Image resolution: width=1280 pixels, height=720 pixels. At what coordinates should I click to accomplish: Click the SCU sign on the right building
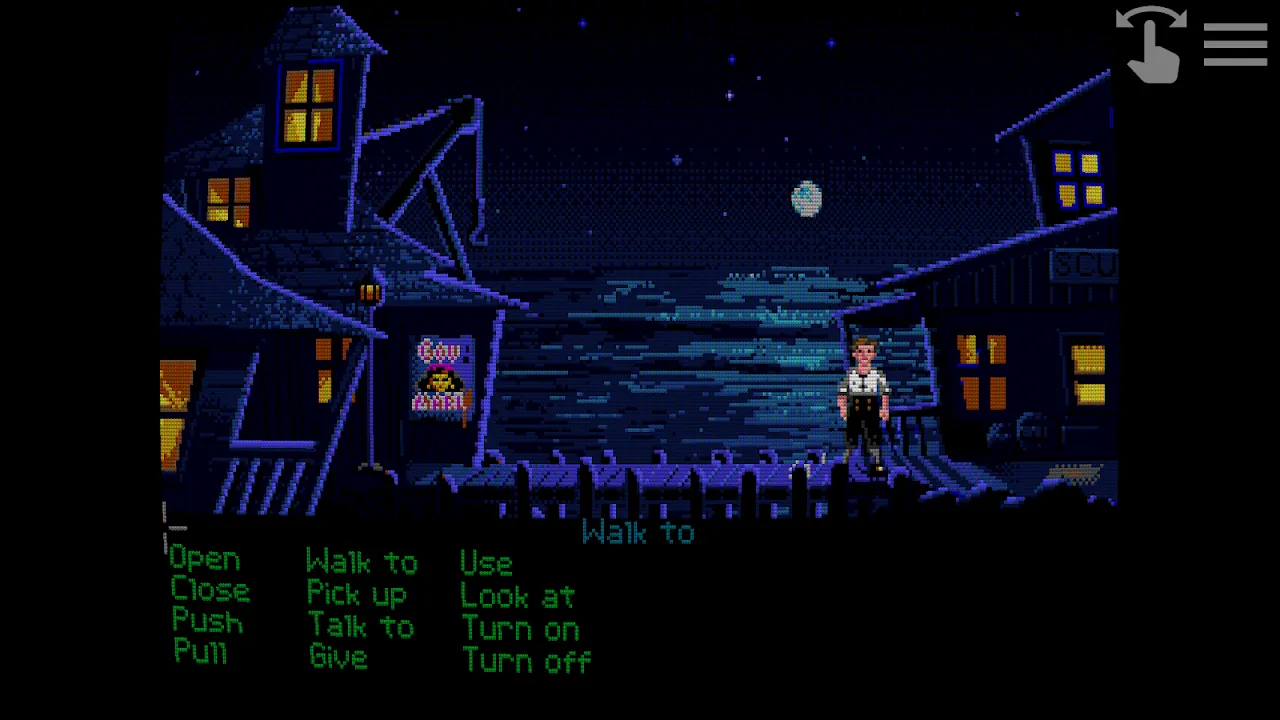click(1085, 264)
